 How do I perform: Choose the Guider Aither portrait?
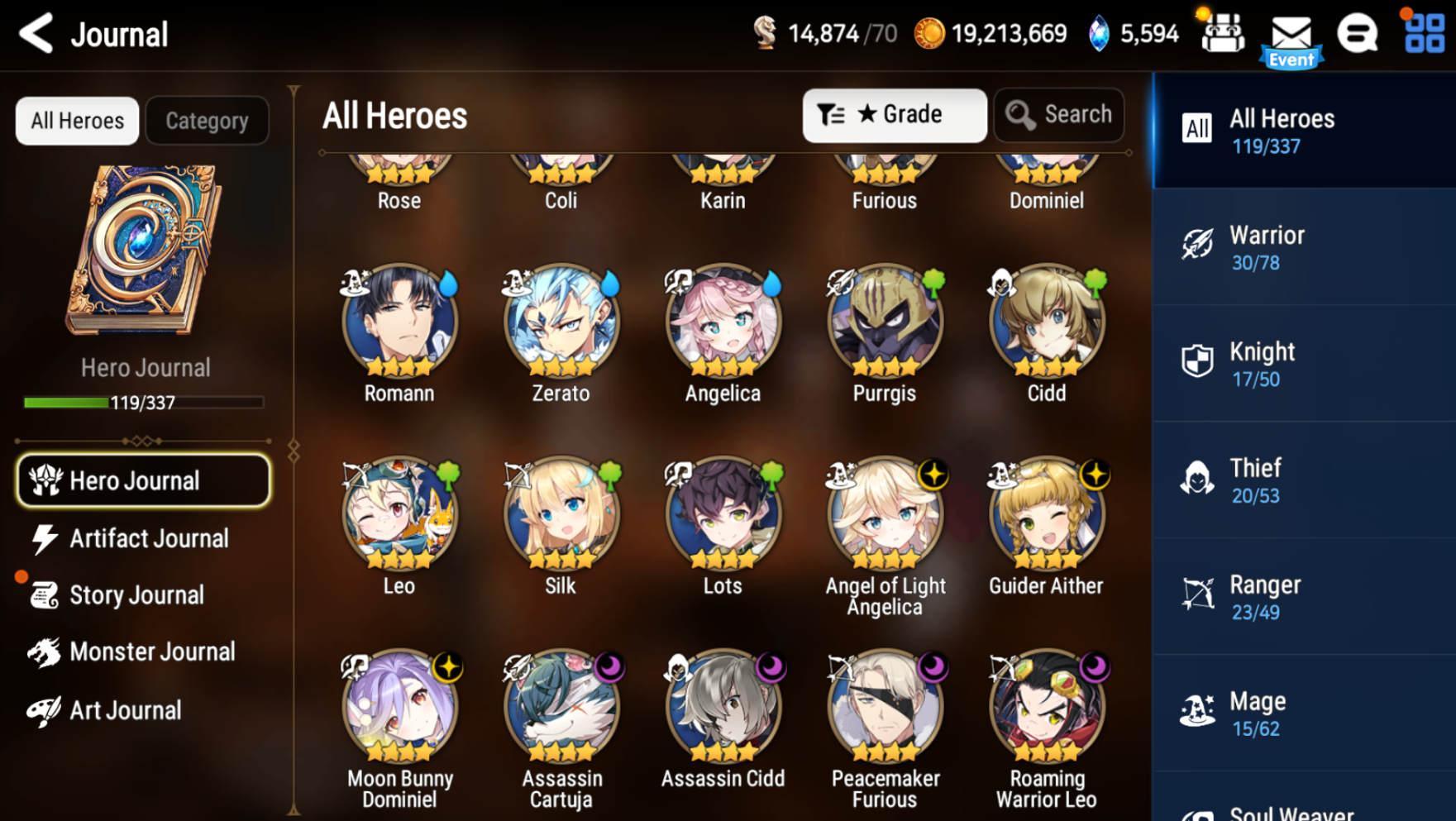(1046, 514)
